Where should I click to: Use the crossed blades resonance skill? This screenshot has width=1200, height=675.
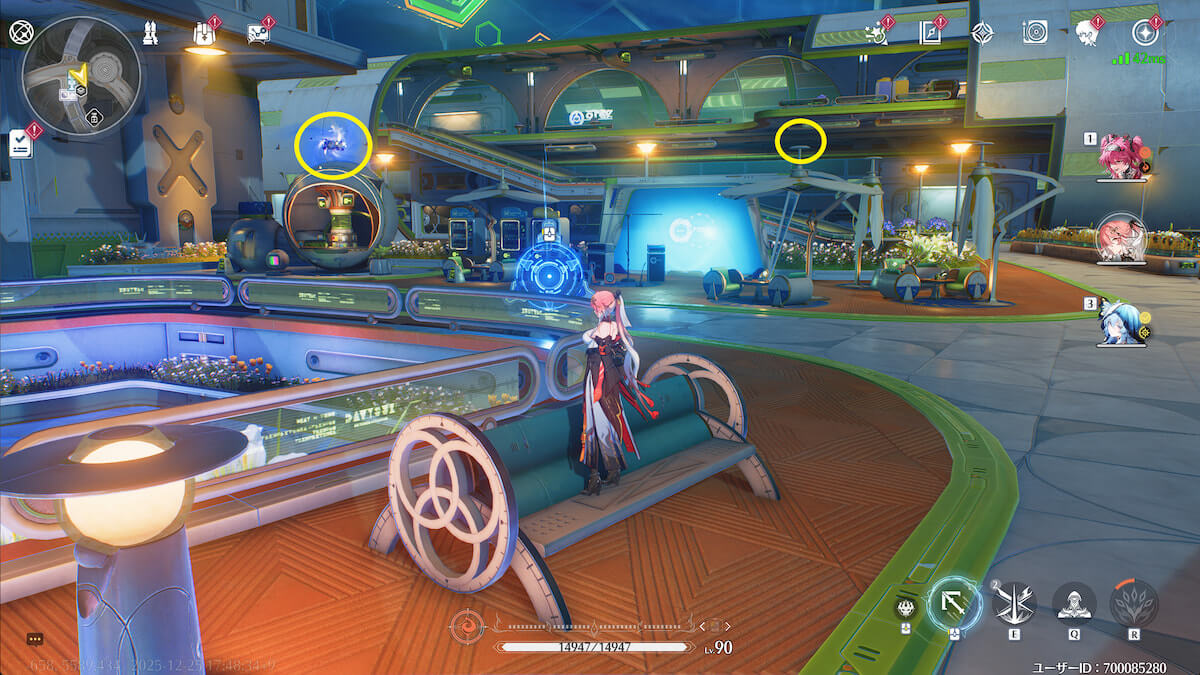click(x=1014, y=603)
